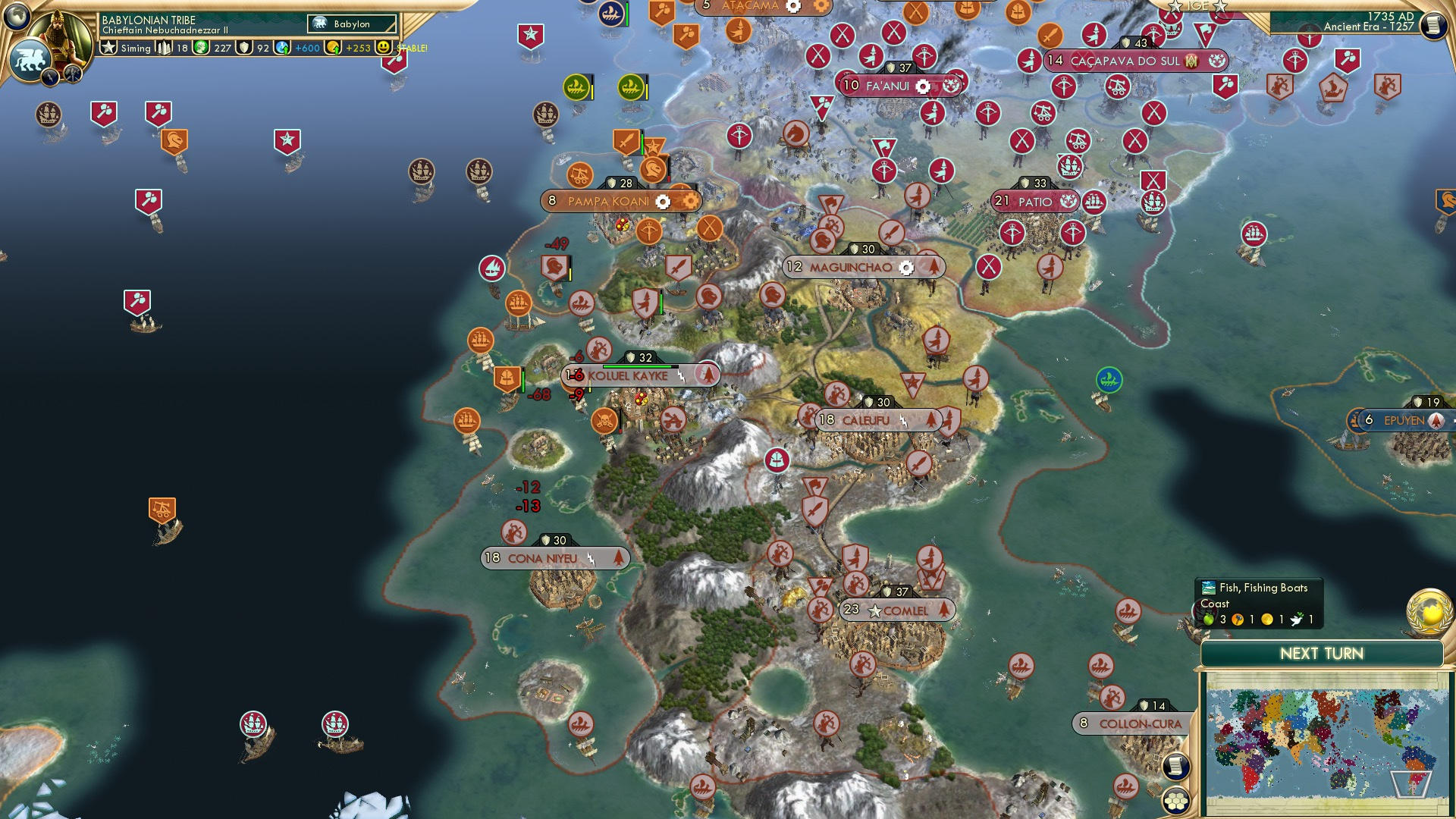Open the diplomacy globe icon above the minimap
The width and height of the screenshot is (1456, 819).
tap(1429, 612)
